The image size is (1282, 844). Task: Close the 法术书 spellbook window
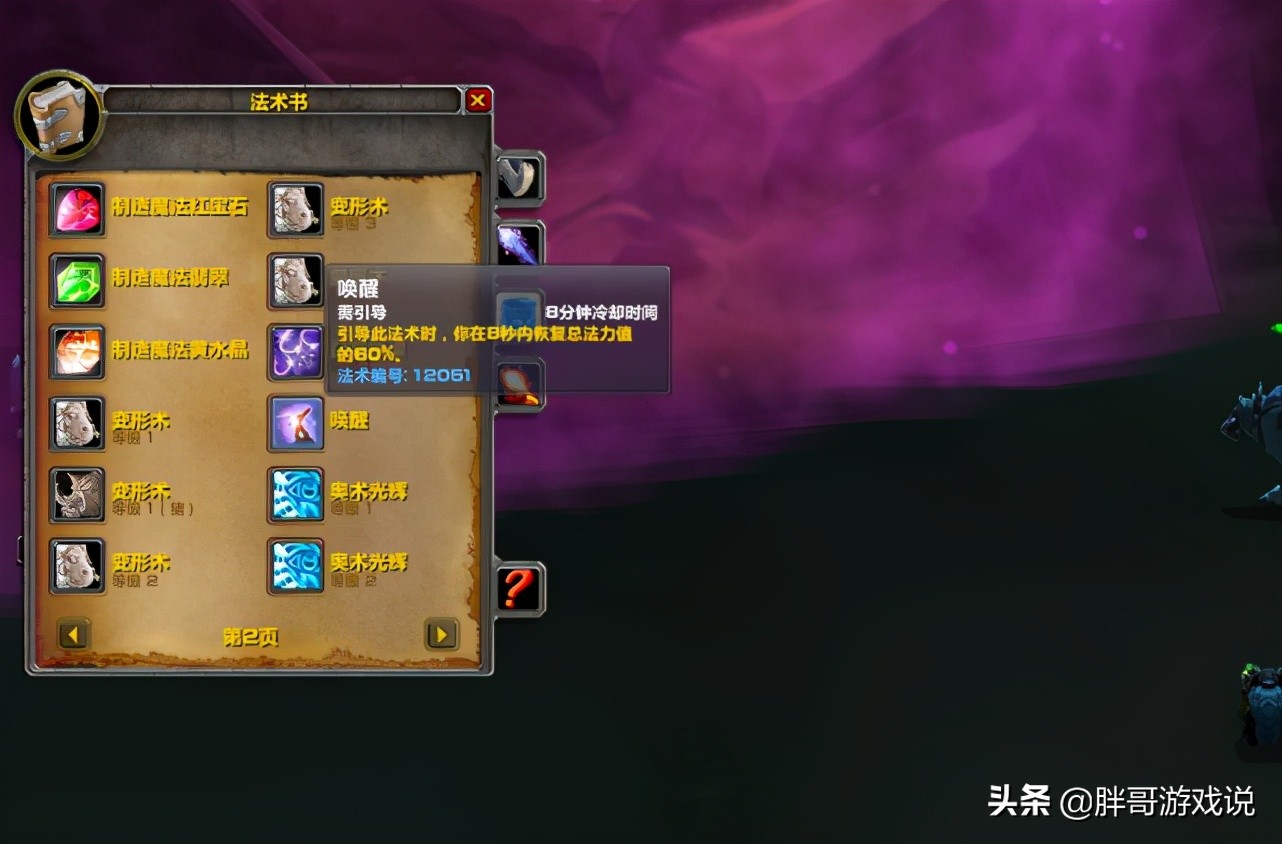pos(477,100)
